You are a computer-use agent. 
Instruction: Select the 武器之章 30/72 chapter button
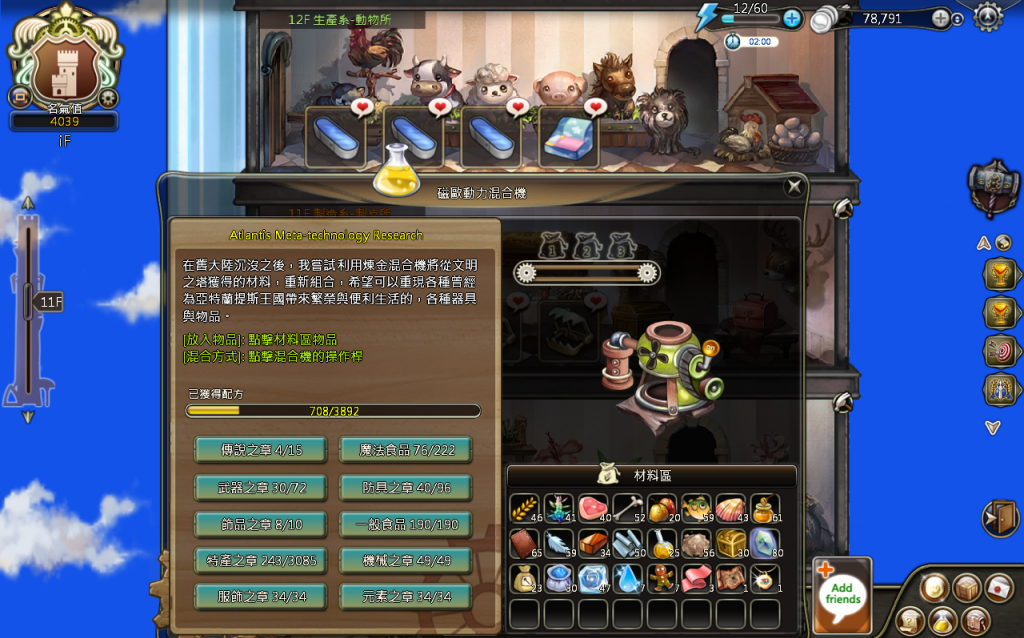pos(260,487)
